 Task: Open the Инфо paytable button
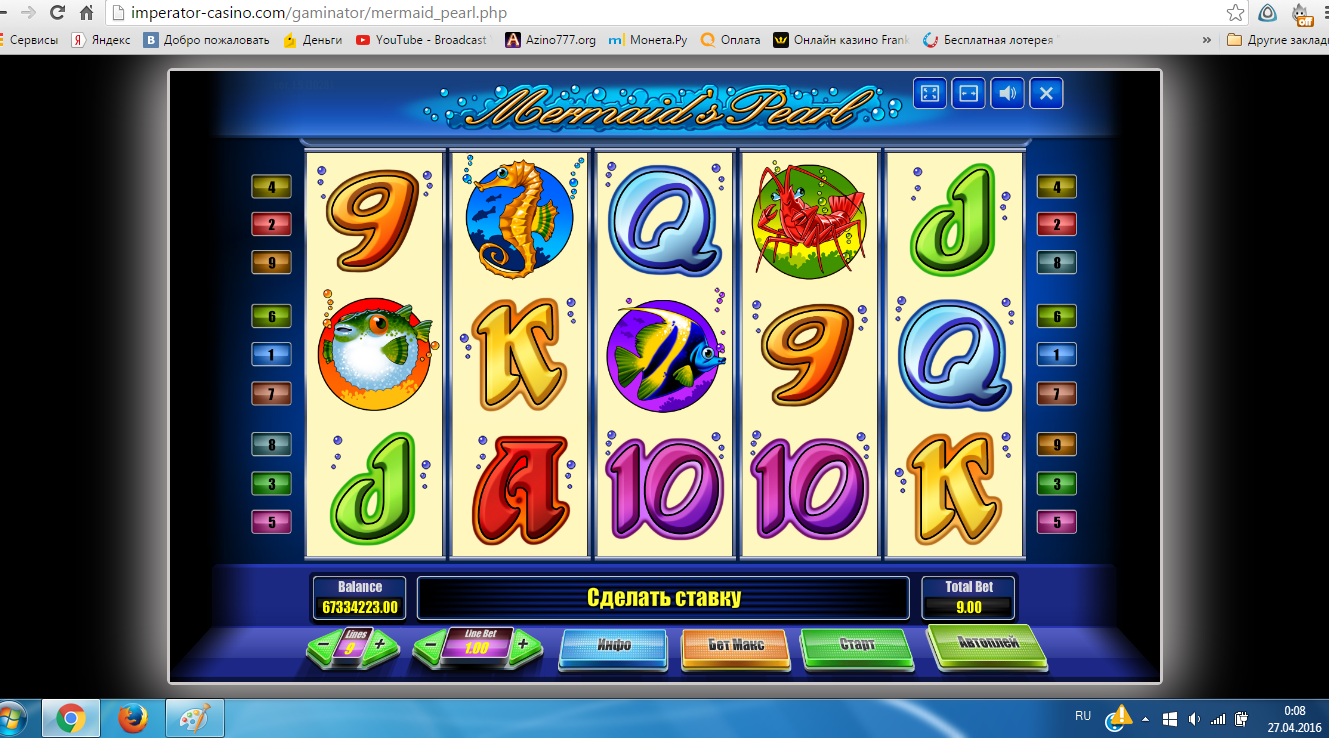point(613,646)
